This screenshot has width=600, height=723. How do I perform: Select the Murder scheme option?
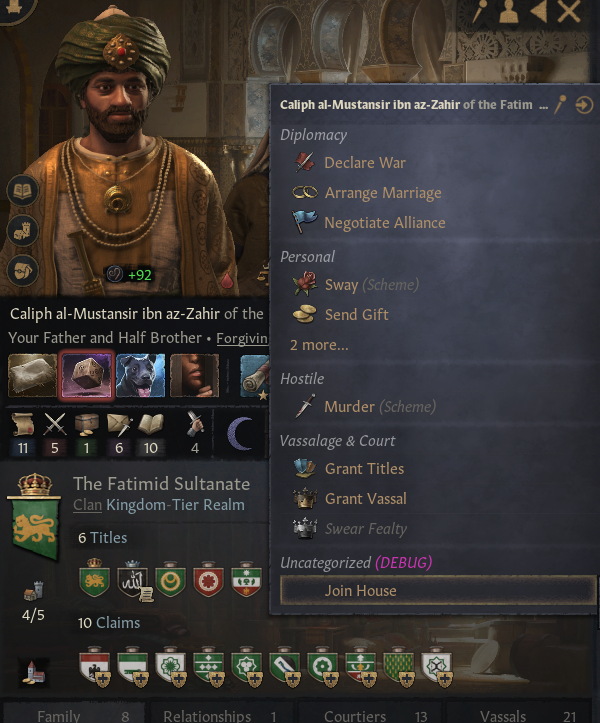click(x=349, y=406)
